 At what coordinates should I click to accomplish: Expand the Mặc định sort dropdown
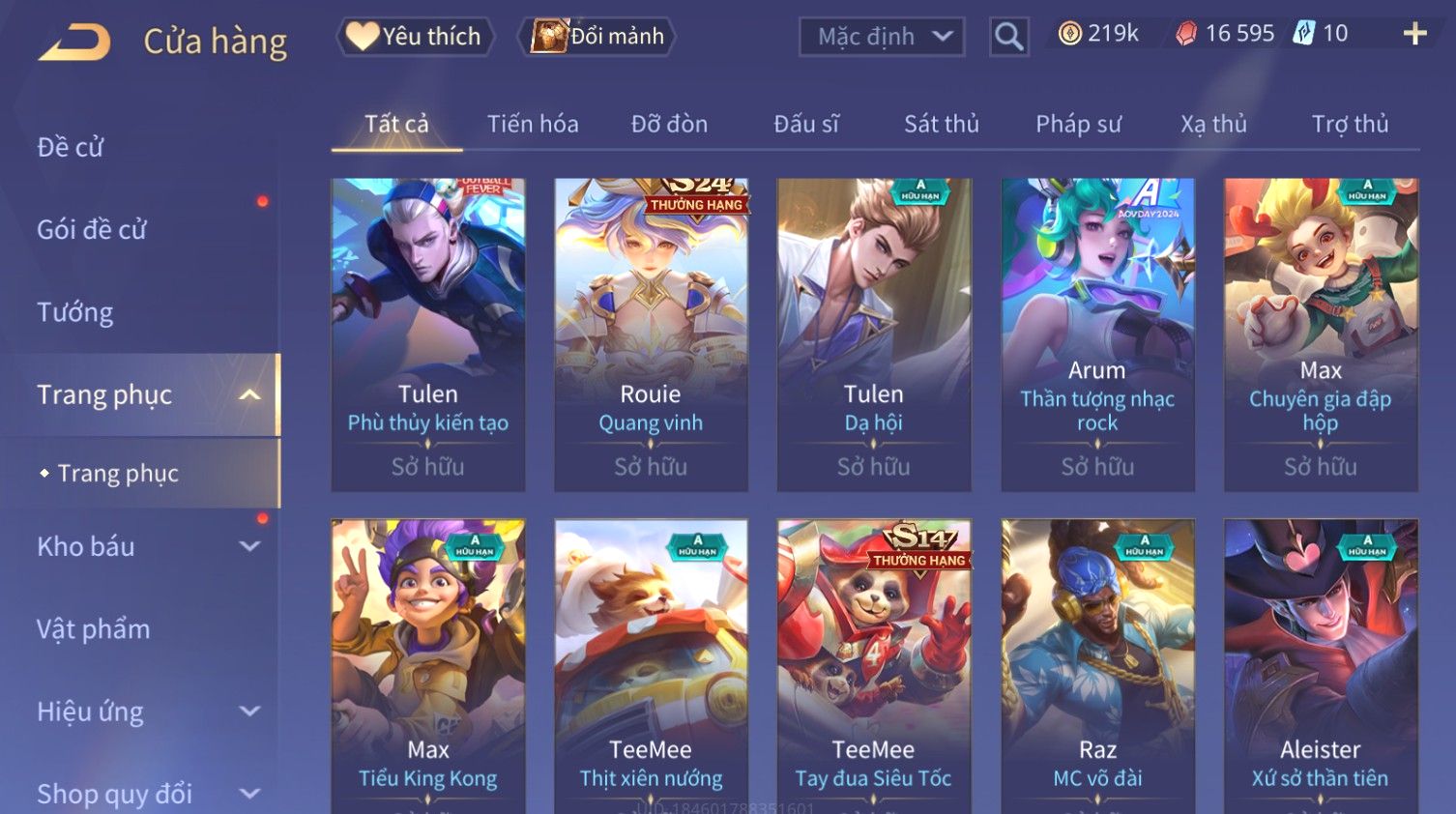pyautogui.click(x=882, y=37)
